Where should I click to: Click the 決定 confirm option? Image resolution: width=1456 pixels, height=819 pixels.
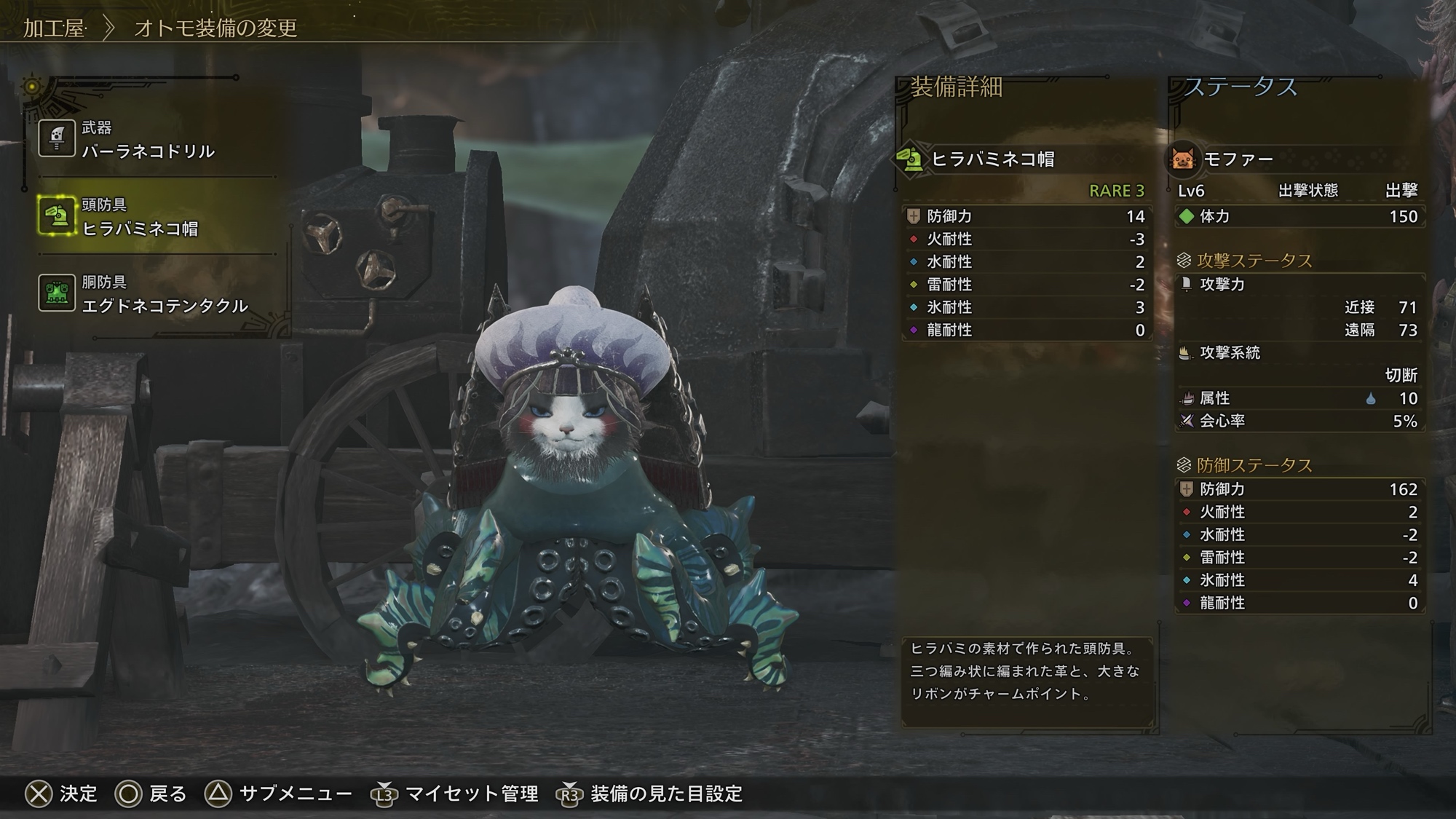tap(61, 794)
